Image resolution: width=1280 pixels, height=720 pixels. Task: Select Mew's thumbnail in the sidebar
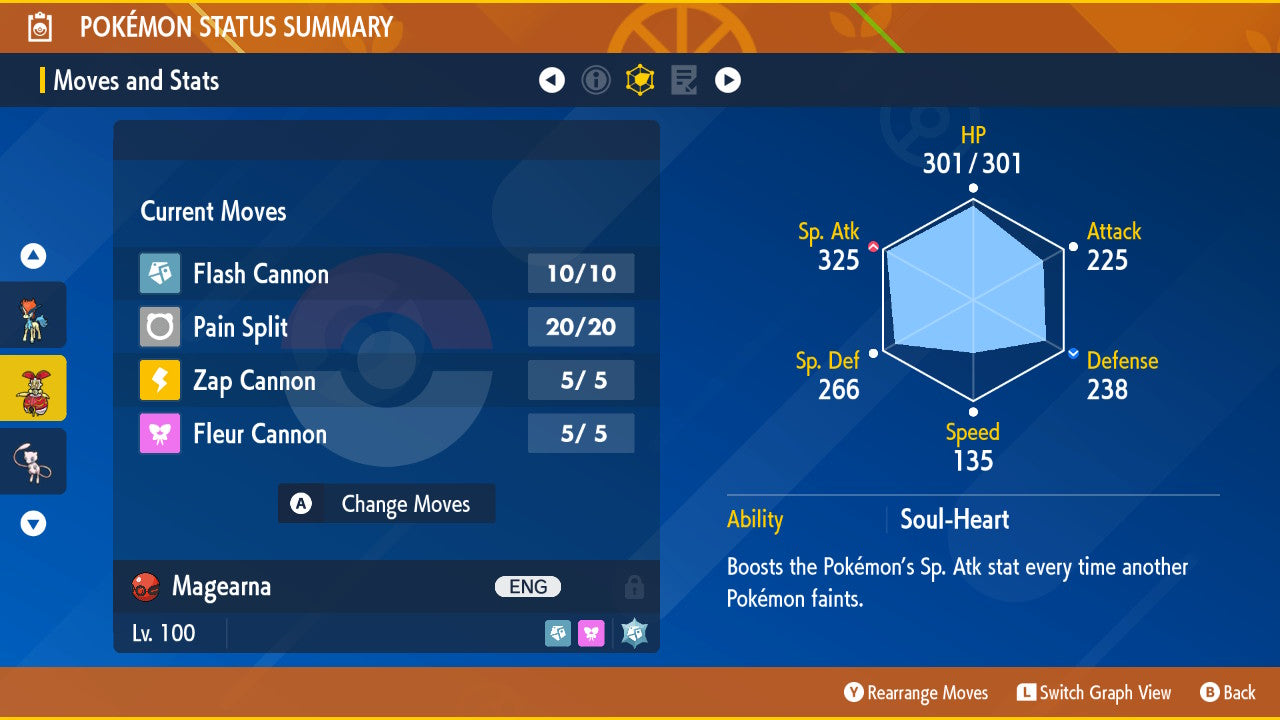coord(33,461)
